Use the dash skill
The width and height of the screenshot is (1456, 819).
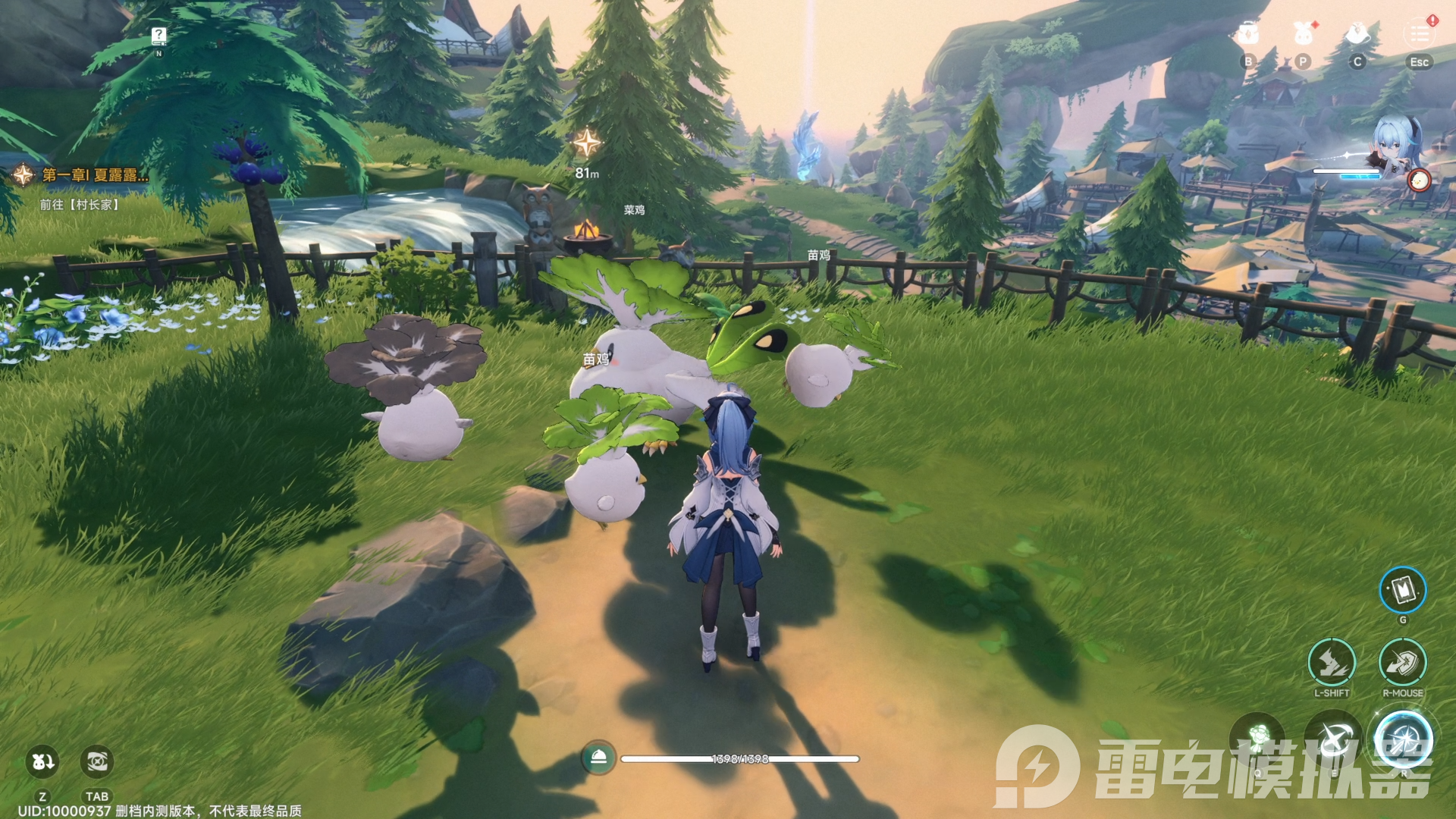pos(1332,662)
